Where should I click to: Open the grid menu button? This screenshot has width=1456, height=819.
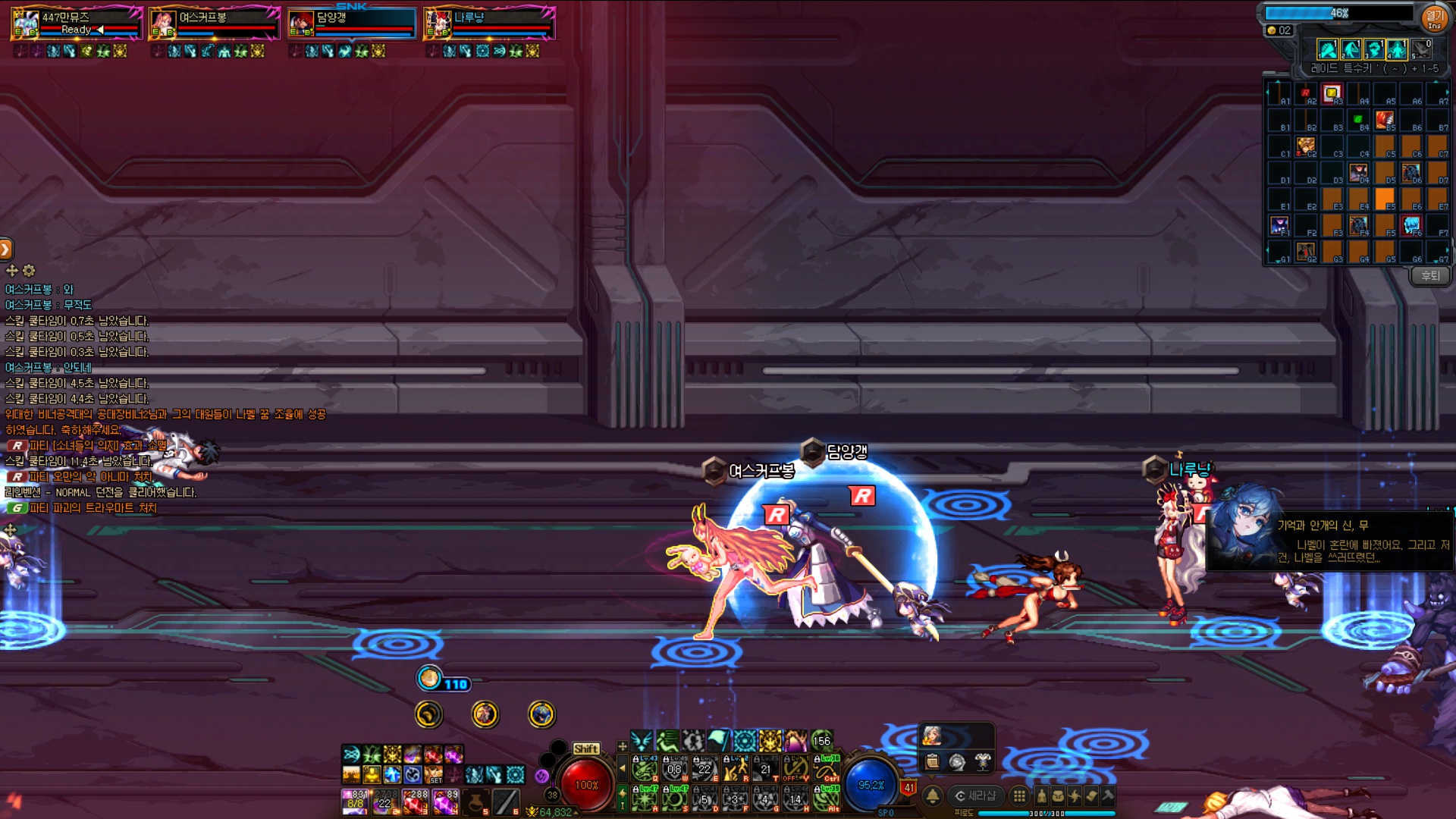tap(1020, 795)
